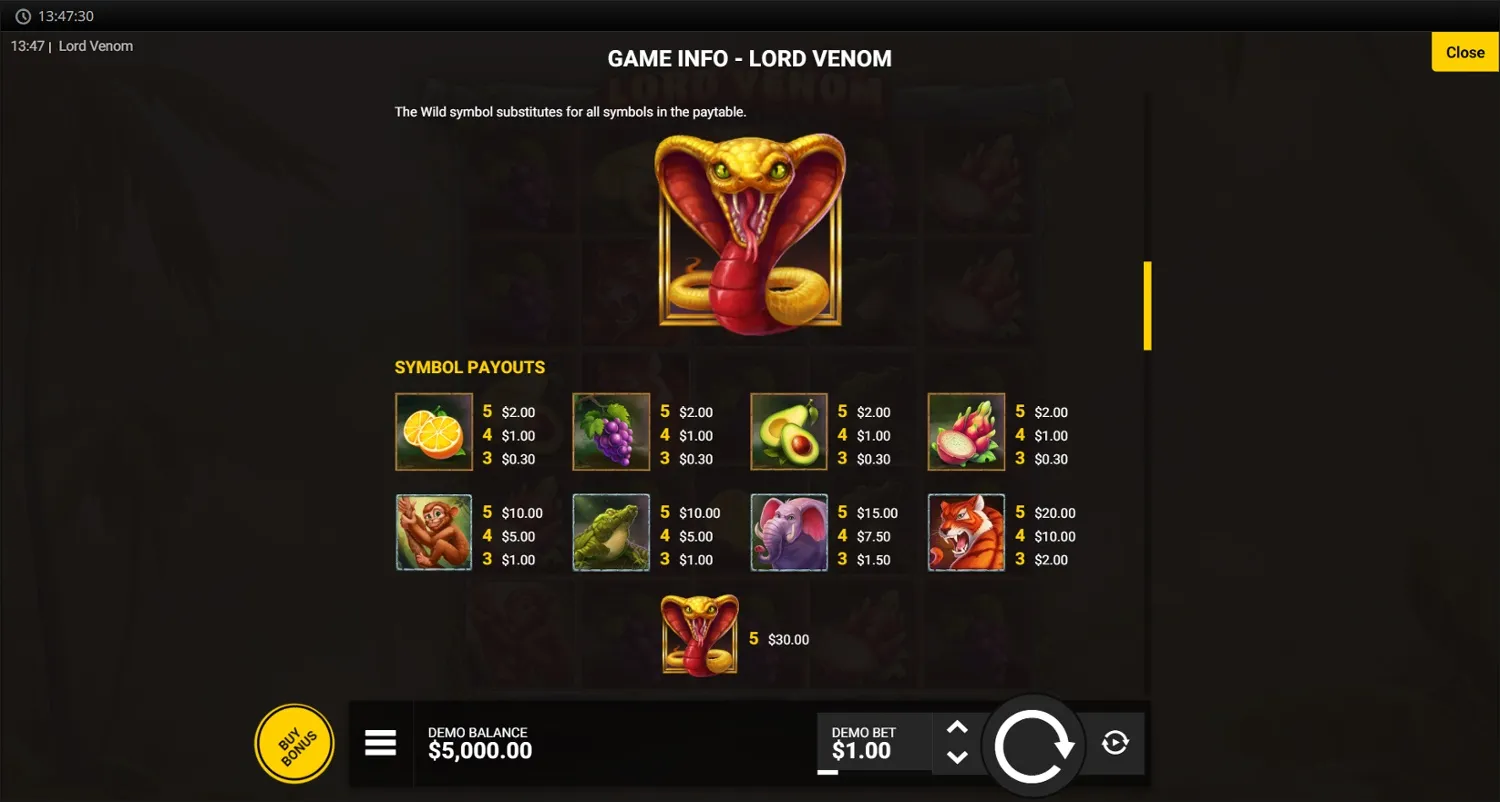Select the cobra Wild symbol image
Viewport: 1500px width, 802px height.
[750, 232]
